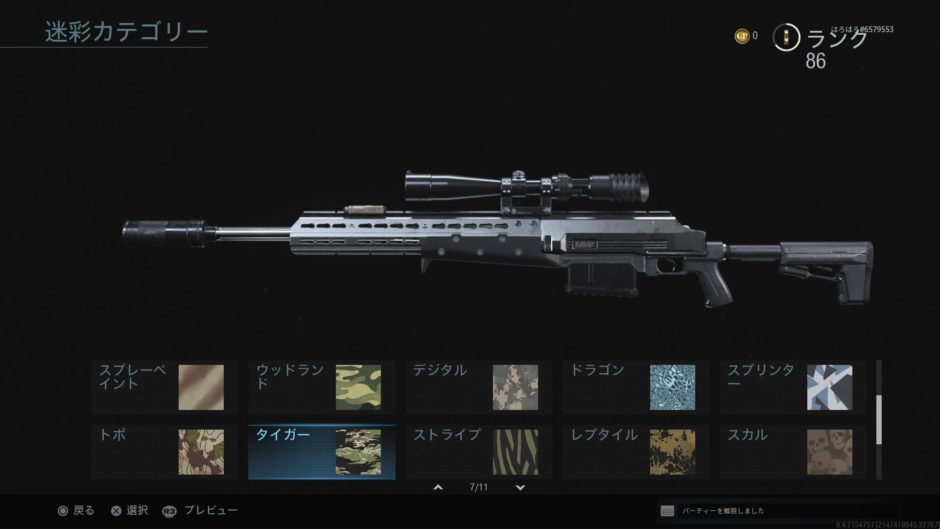The image size is (940, 529).
Task: Click the page-up arrow beside 7/11
Action: click(438, 487)
